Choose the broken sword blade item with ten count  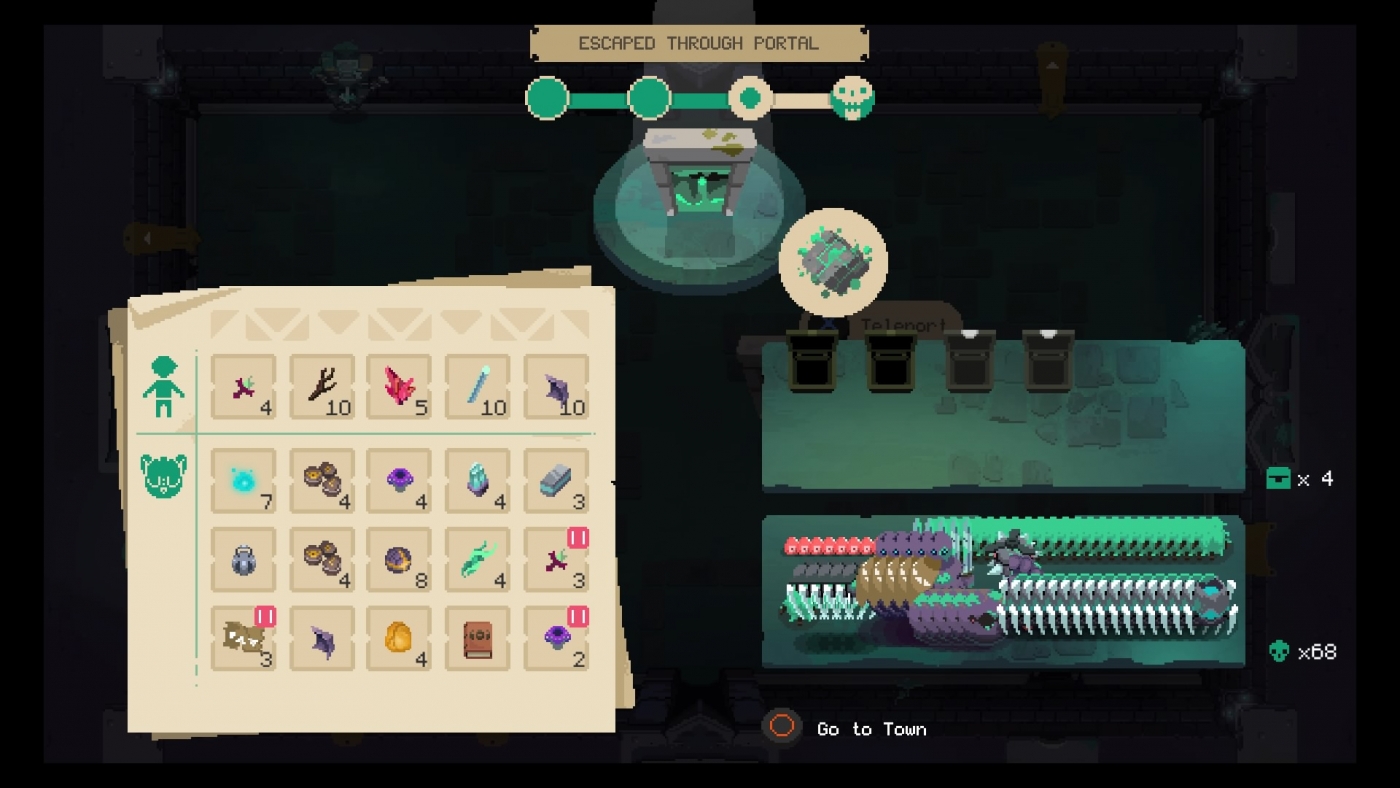pos(477,385)
